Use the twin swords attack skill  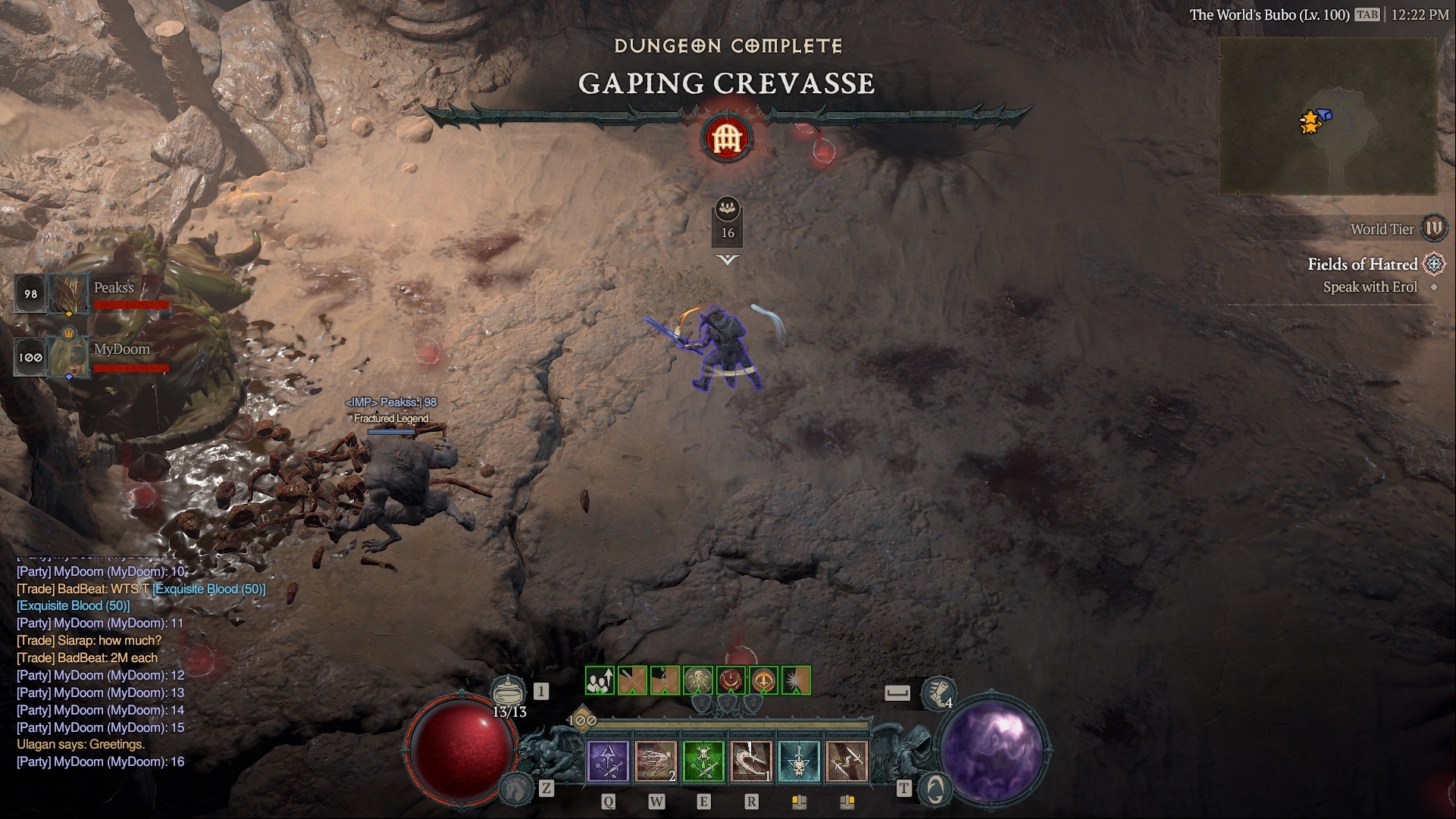point(847,761)
